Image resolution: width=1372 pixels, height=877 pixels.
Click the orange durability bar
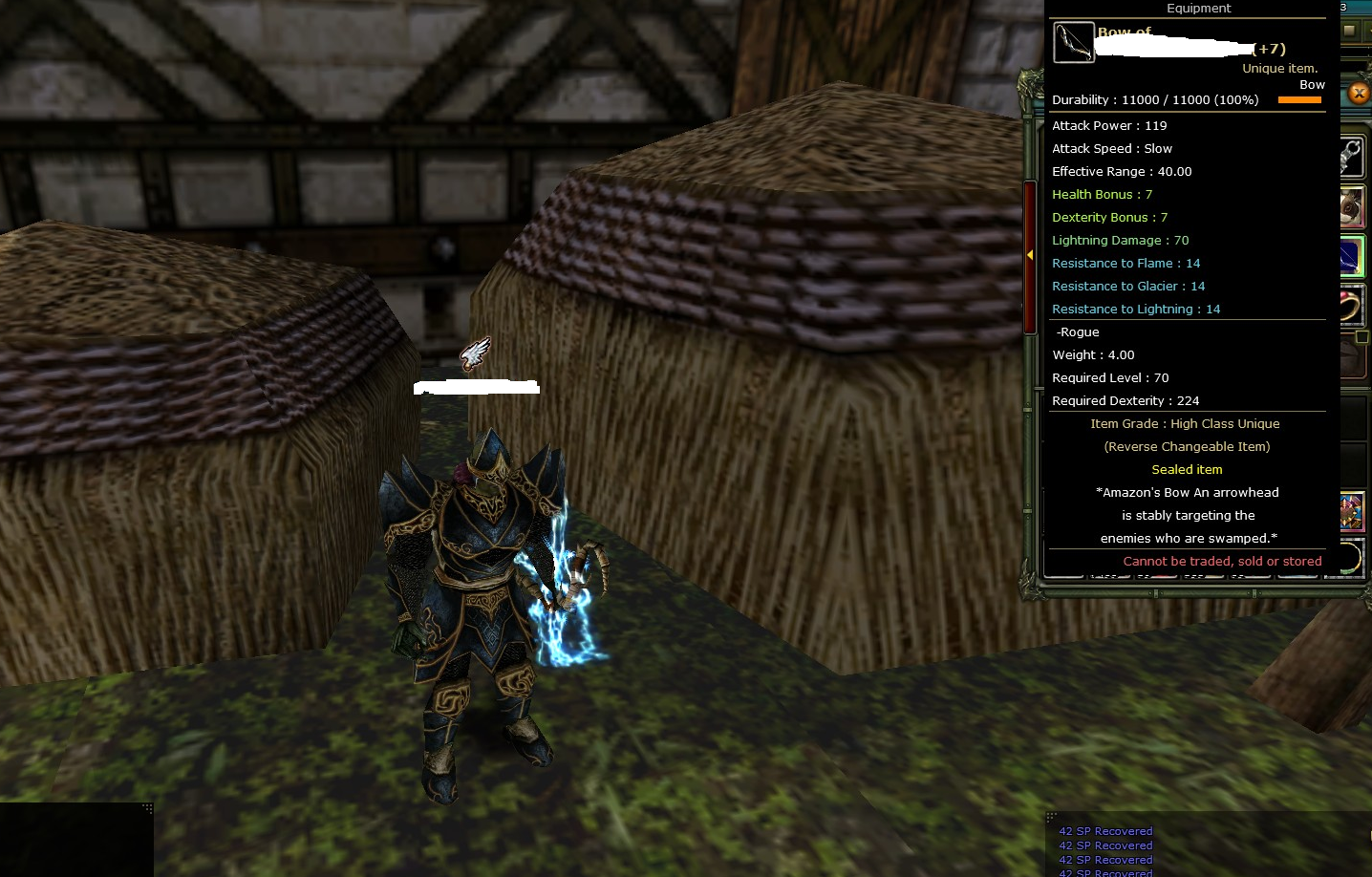click(1299, 99)
